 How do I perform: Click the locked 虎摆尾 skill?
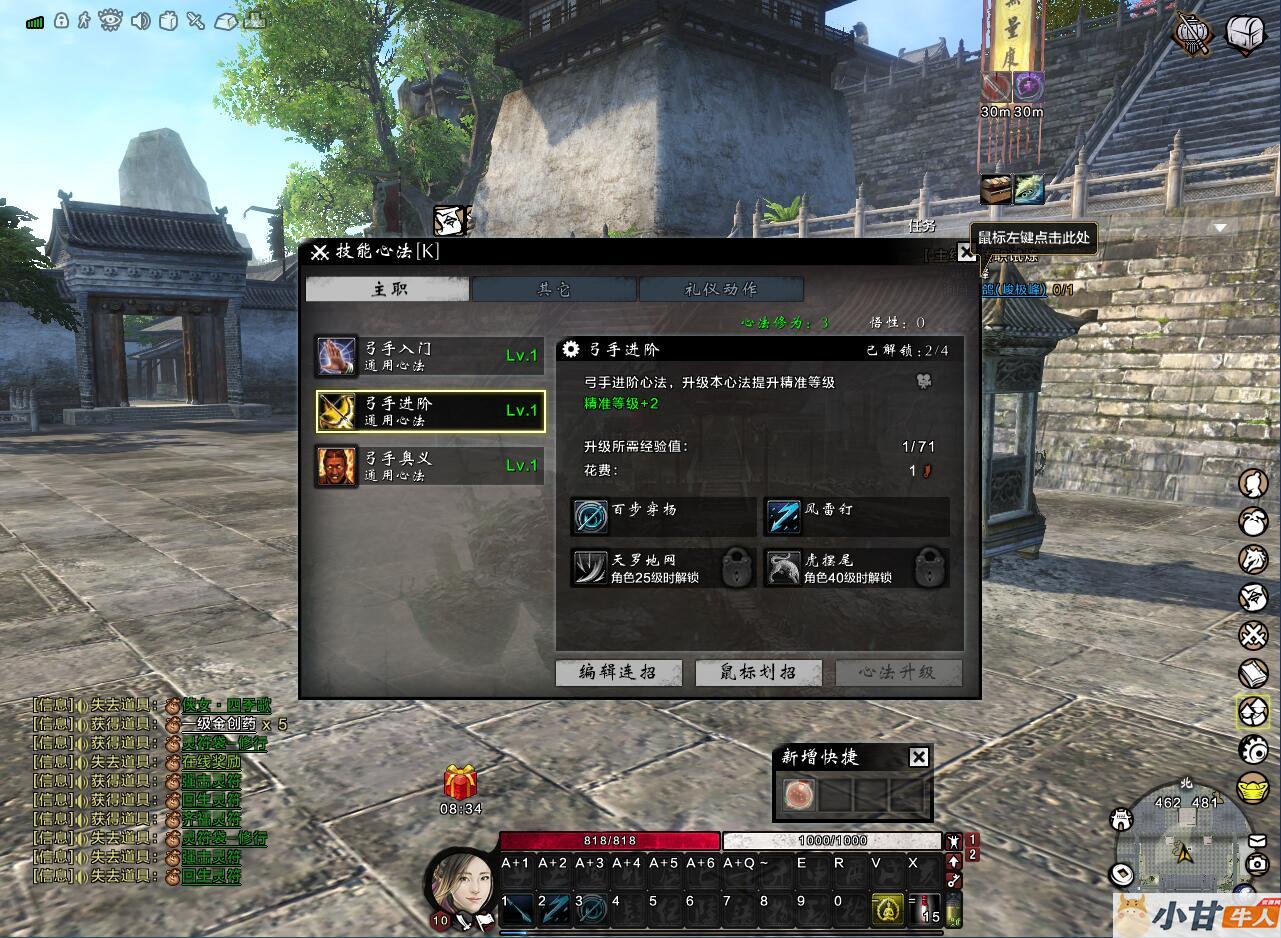(x=784, y=568)
